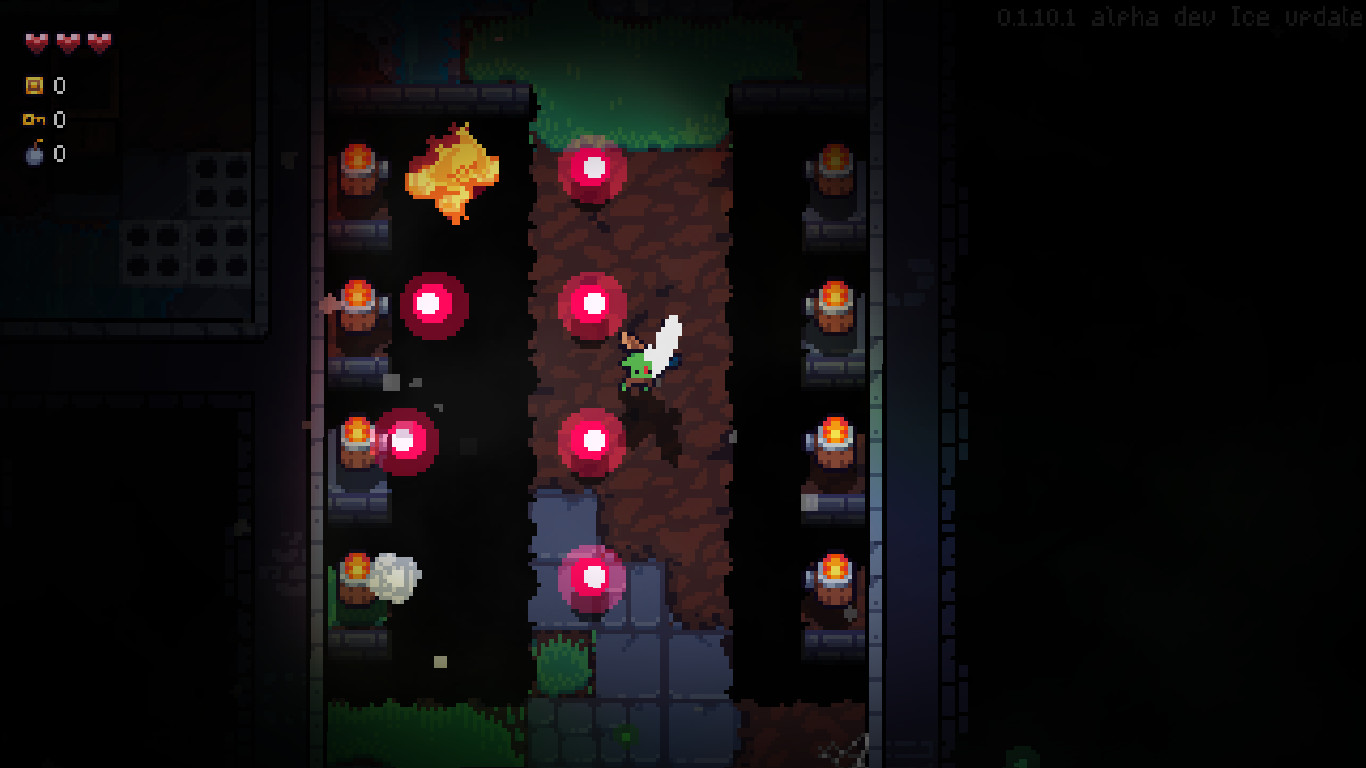Click the middle heart icon
The height and width of the screenshot is (768, 1366).
click(66, 42)
